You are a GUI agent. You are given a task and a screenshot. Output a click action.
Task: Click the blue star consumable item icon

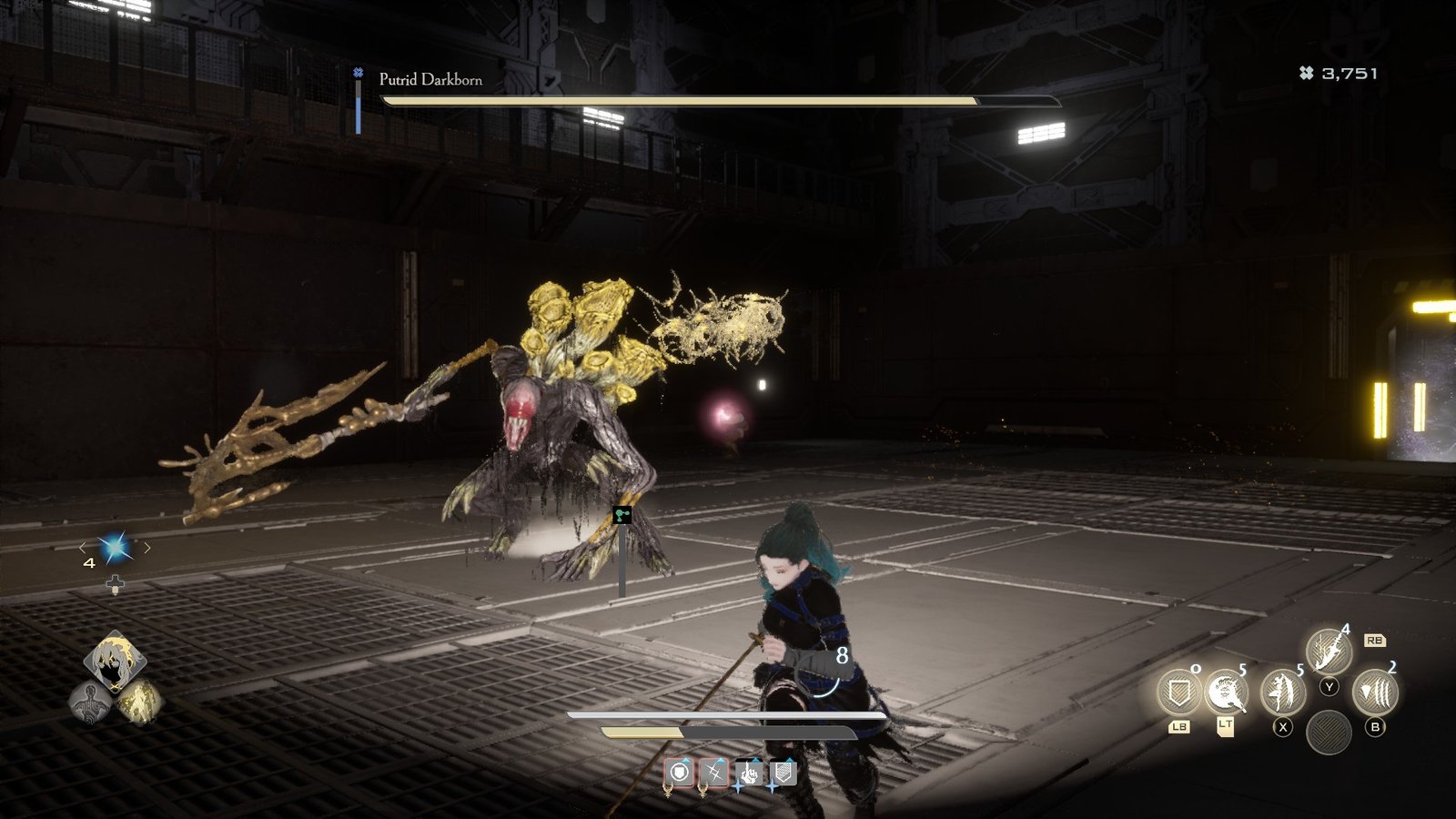coord(113,548)
